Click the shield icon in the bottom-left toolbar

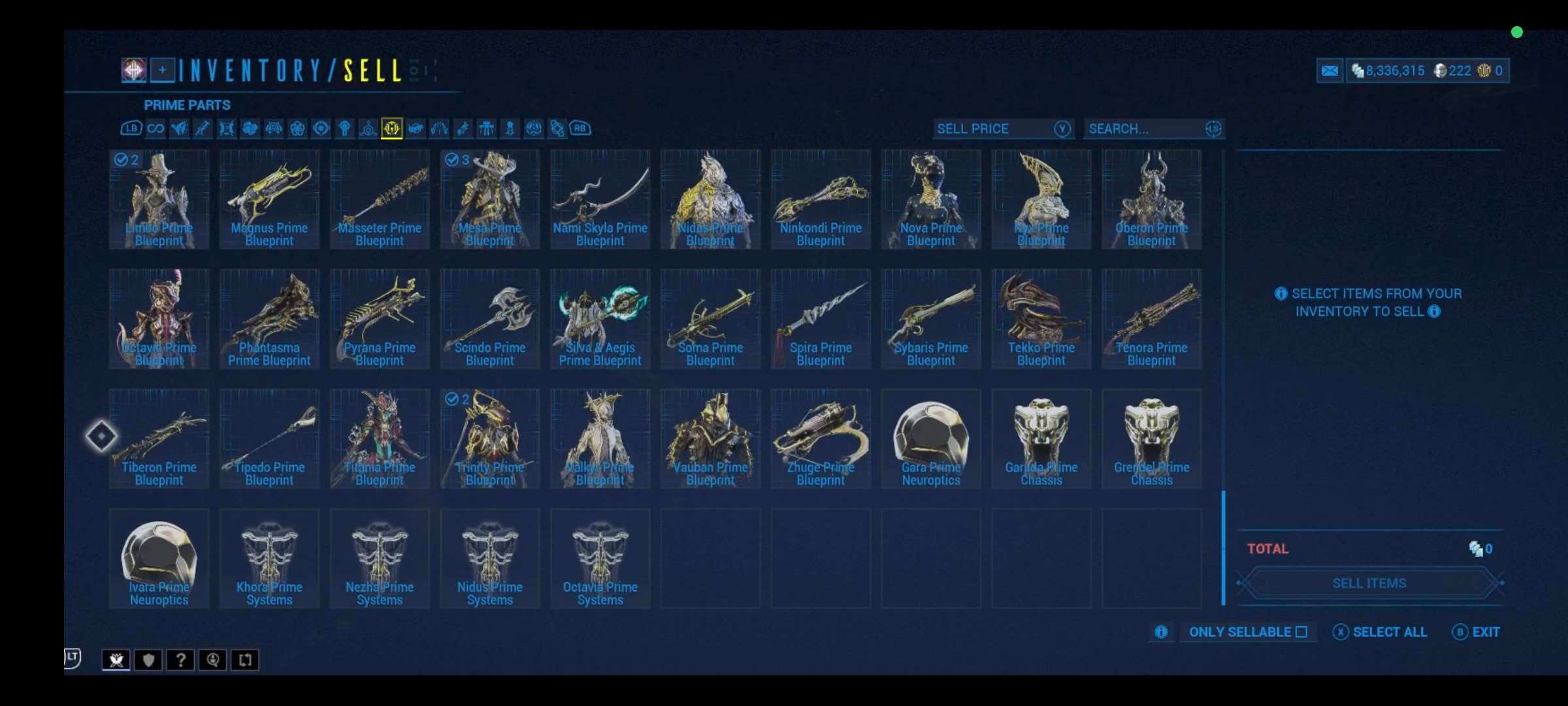coord(148,660)
